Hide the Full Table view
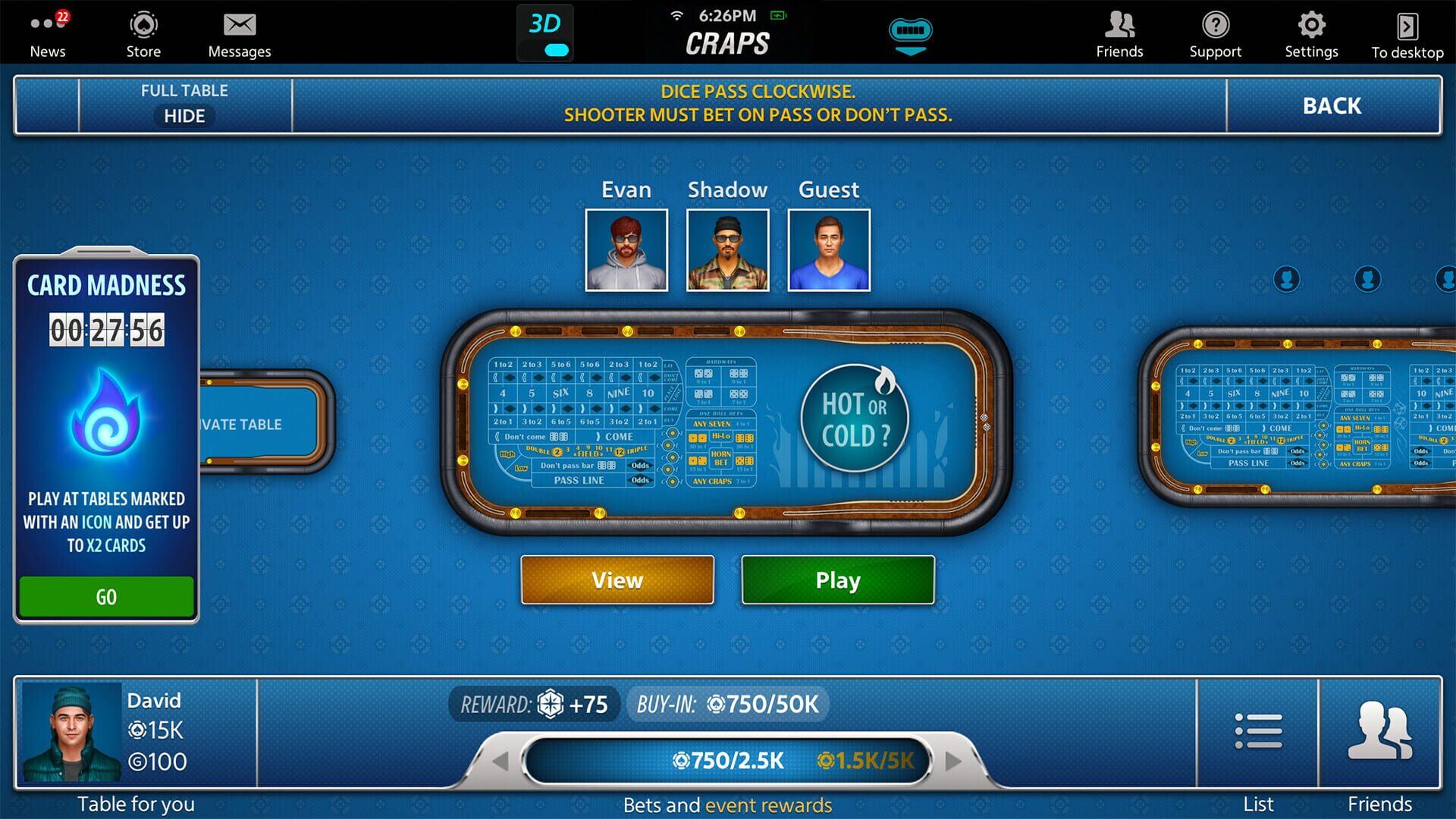This screenshot has height=819, width=1456. click(184, 116)
